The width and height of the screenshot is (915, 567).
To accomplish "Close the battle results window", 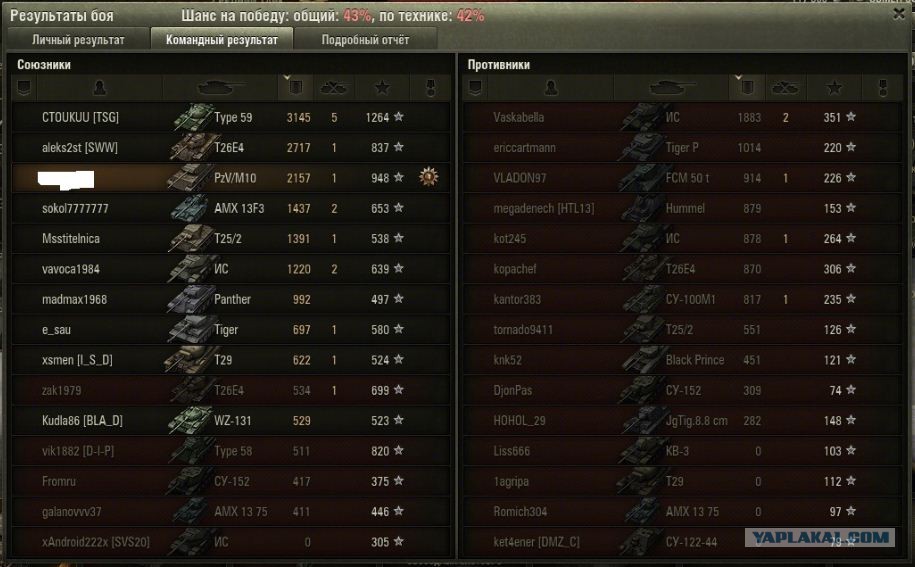I will pyautogui.click(x=897, y=13).
